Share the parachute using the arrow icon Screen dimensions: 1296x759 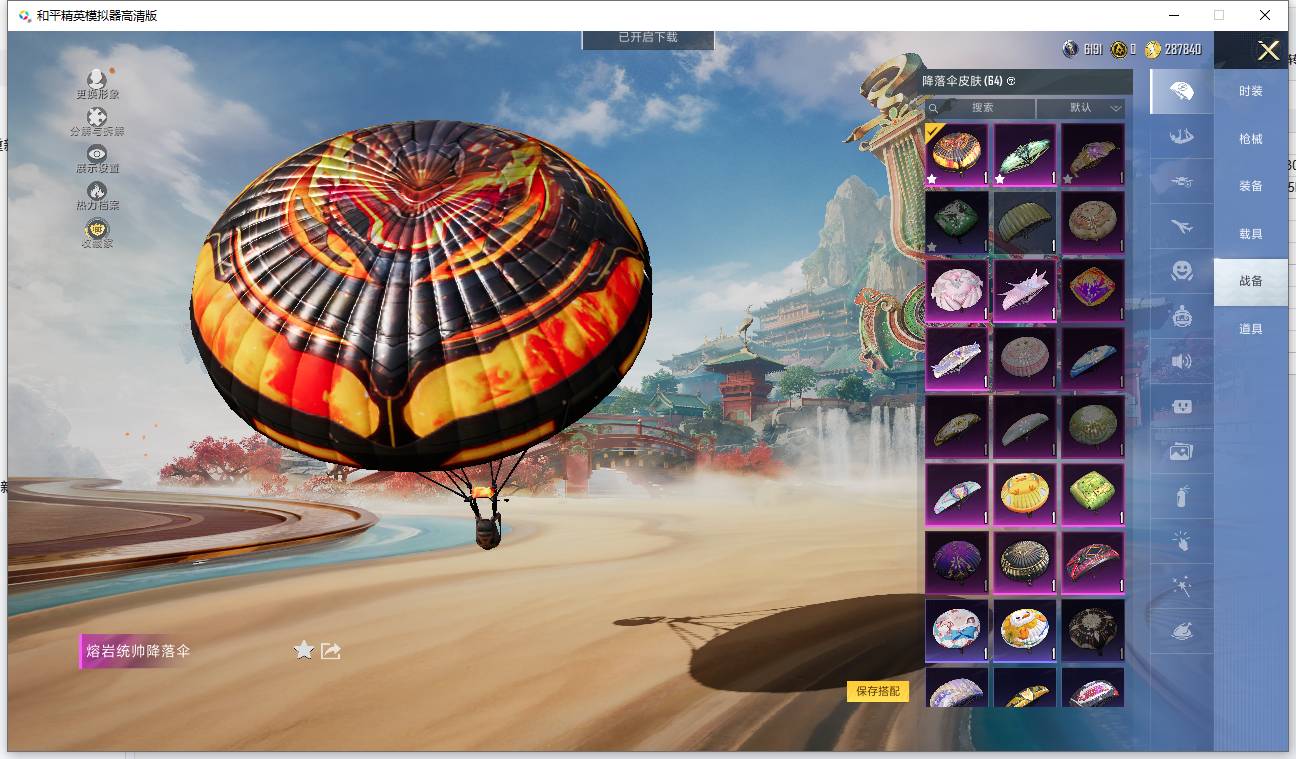pos(331,651)
